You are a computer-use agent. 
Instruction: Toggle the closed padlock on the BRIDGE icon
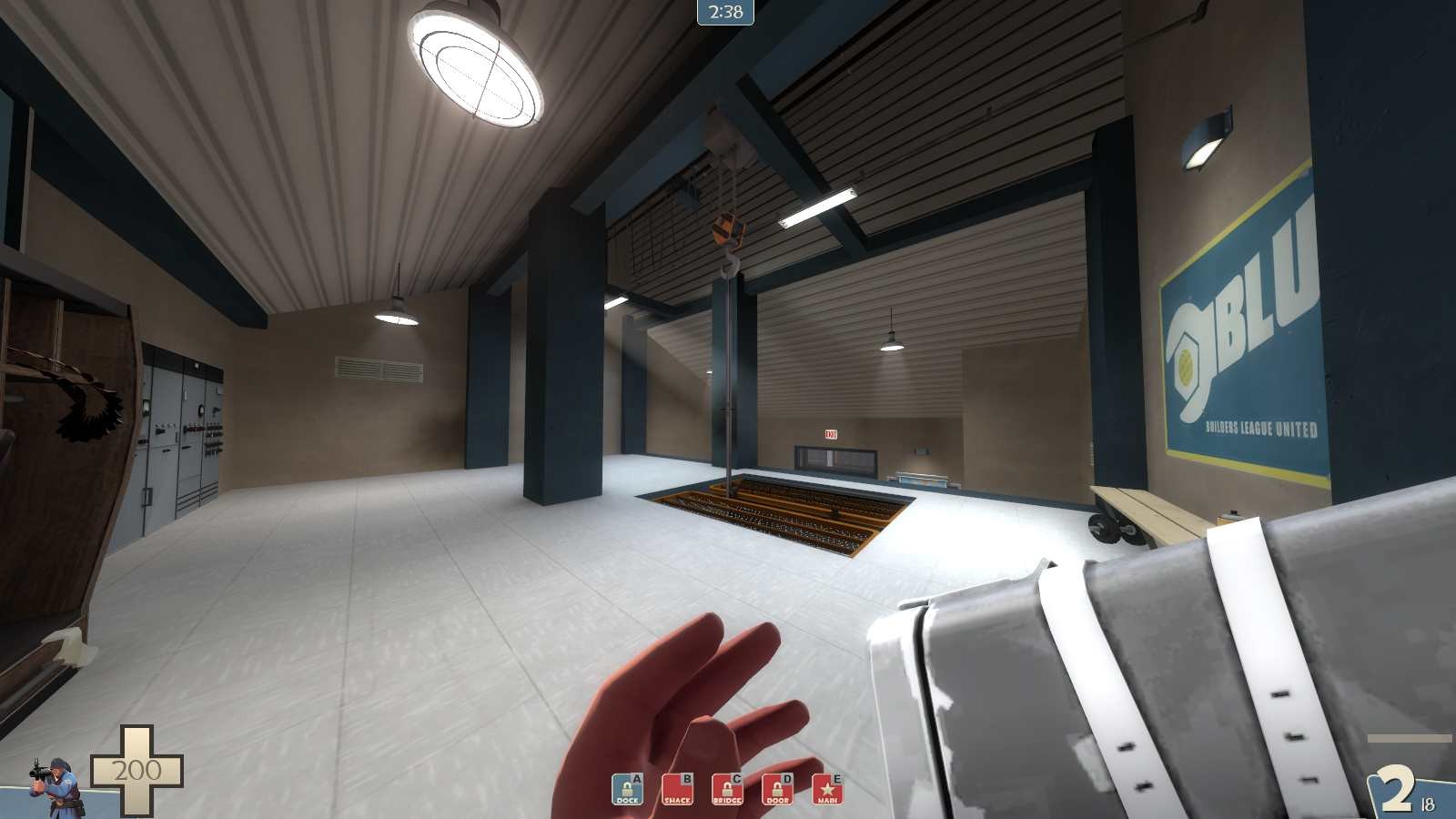(728, 788)
